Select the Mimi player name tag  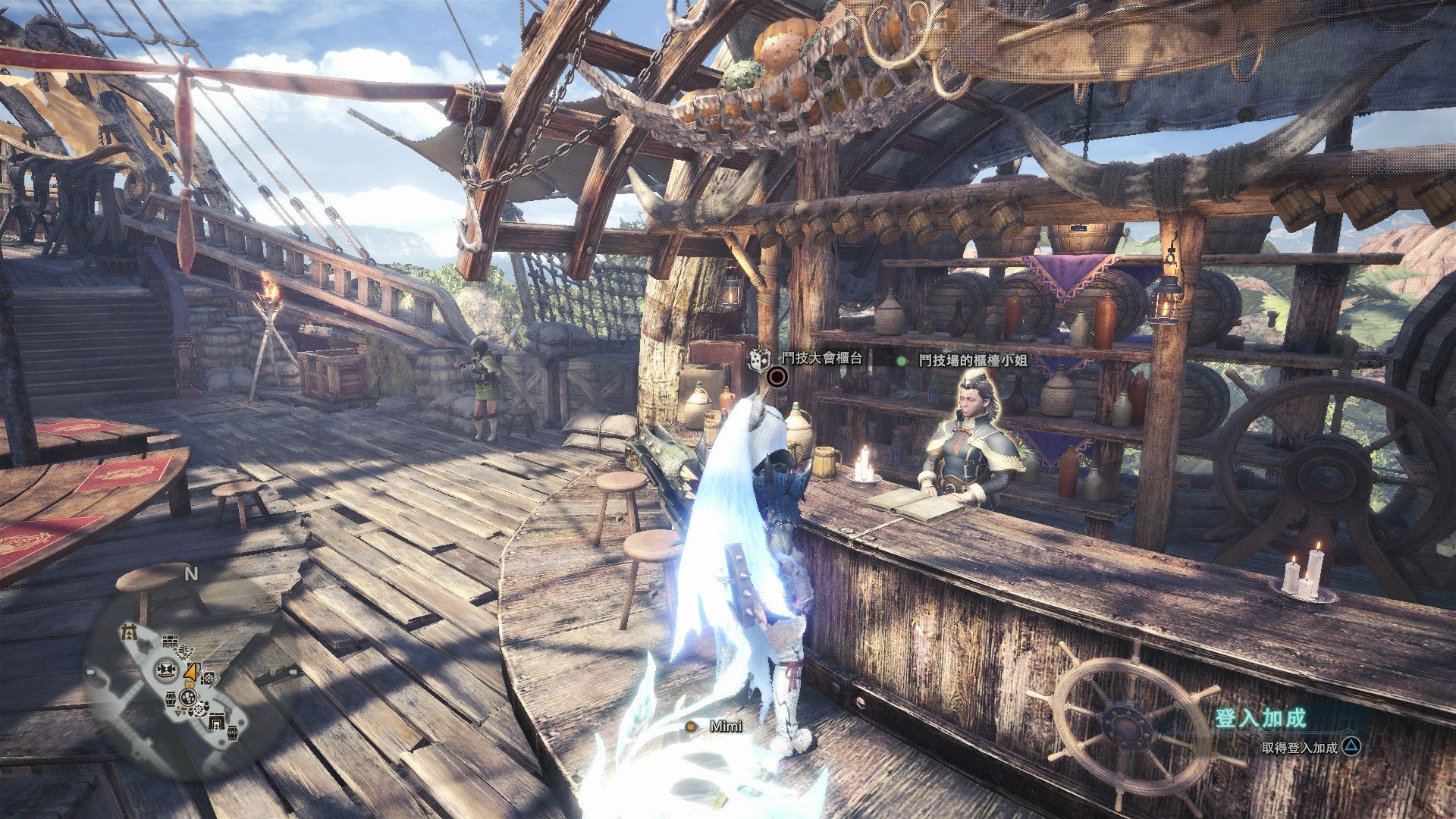pos(725,726)
